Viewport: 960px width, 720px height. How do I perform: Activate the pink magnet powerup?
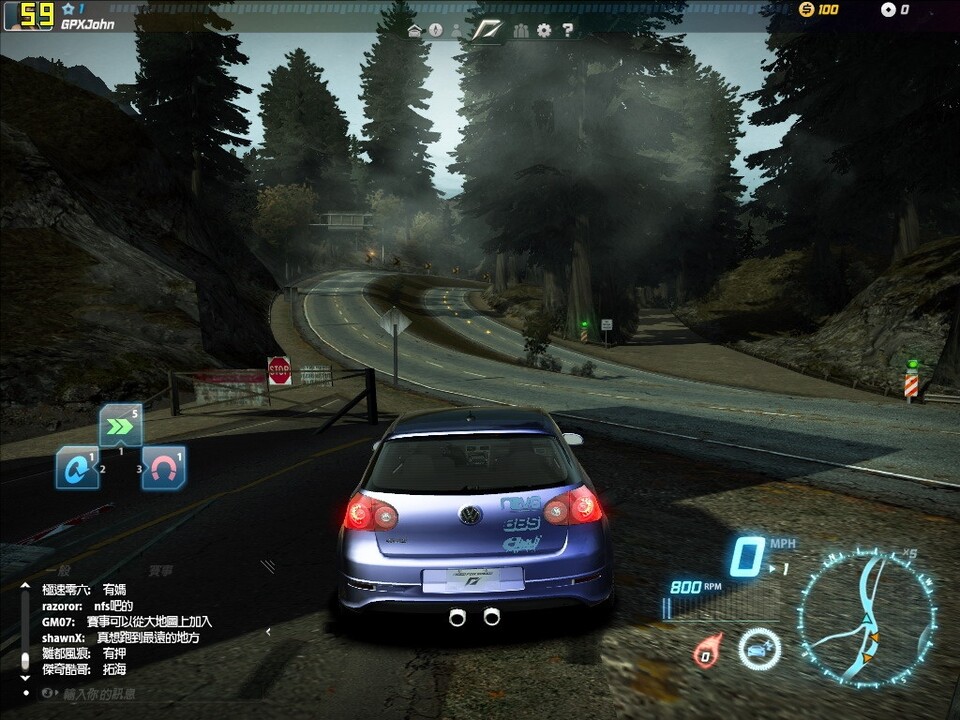click(x=163, y=468)
